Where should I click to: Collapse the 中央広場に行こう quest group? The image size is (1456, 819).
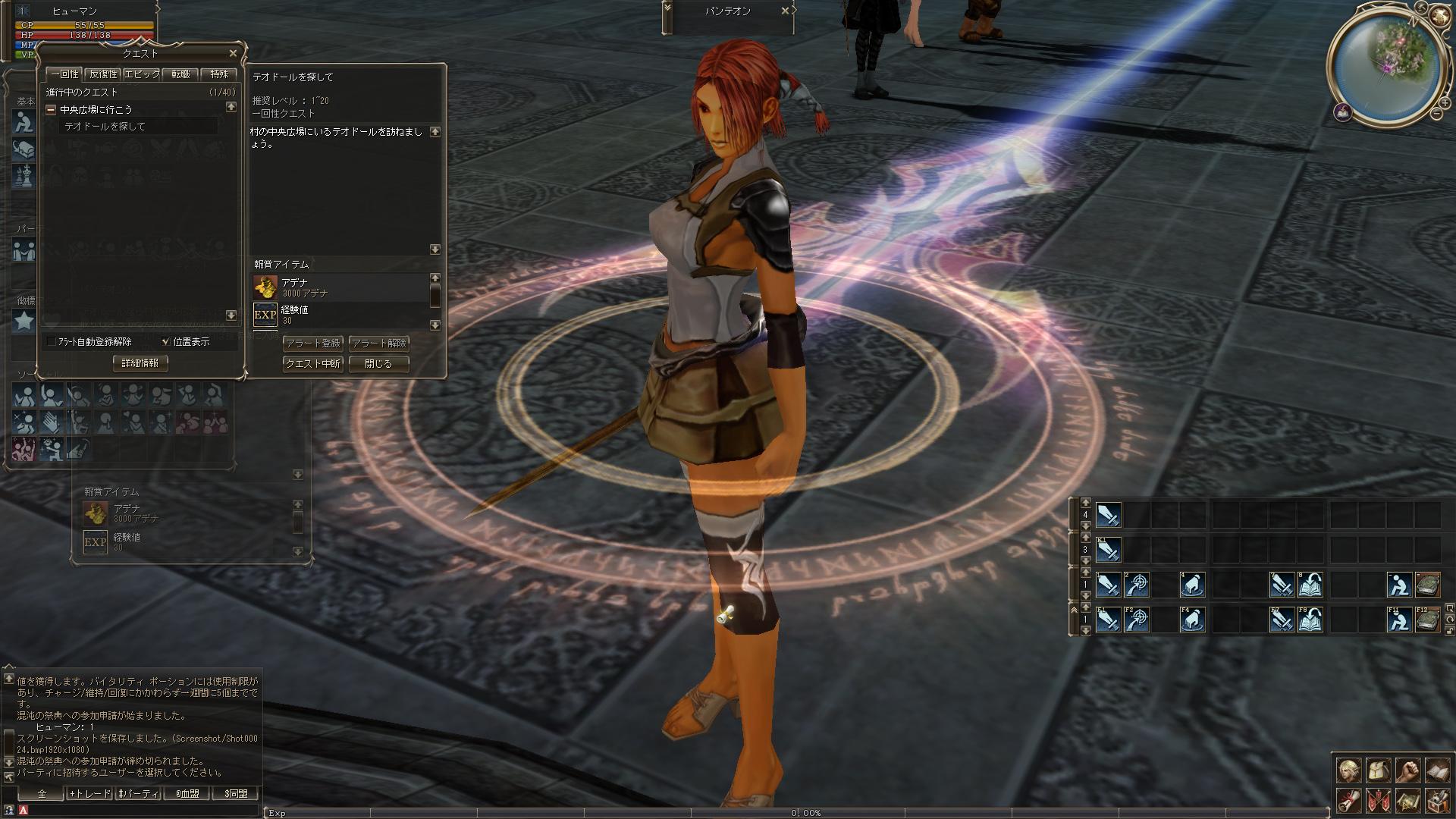click(51, 110)
